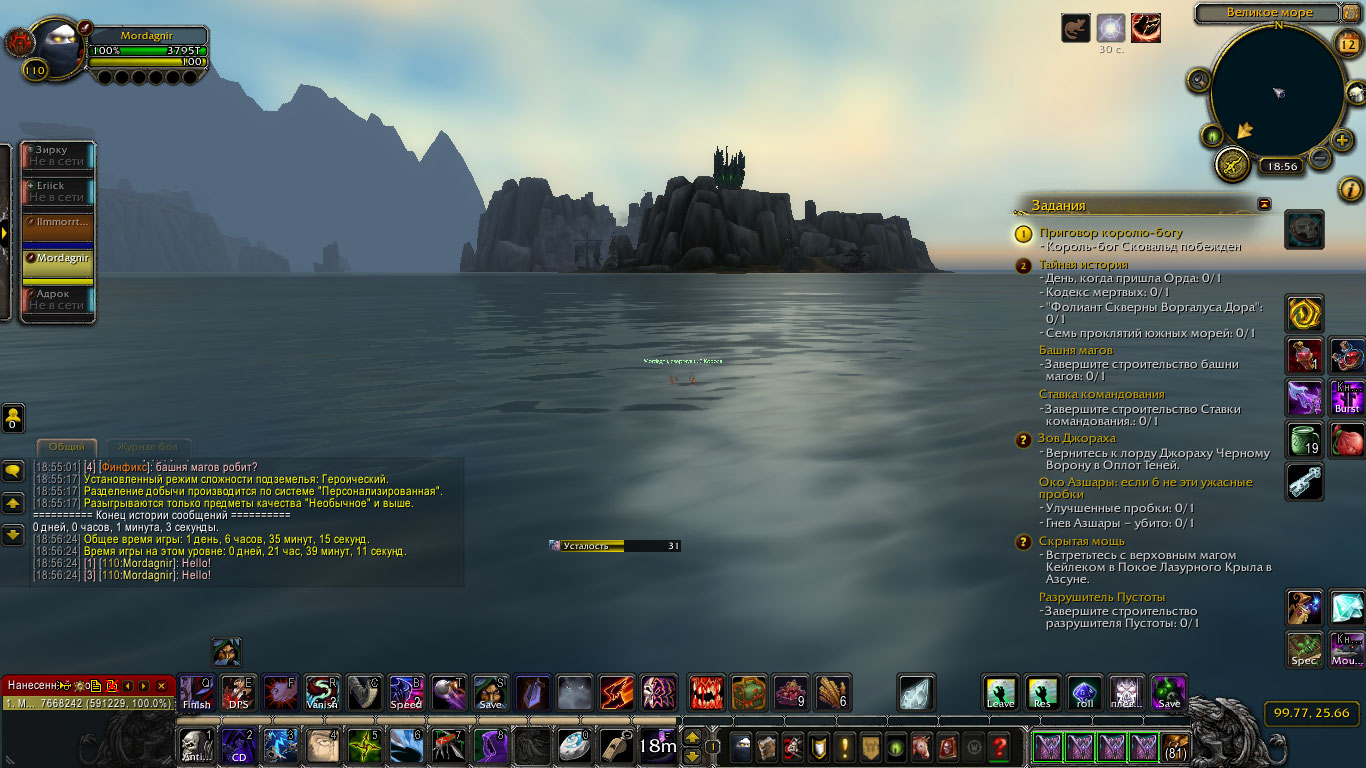This screenshot has height=768, width=1366.
Task: Click Mordagnir's player portrait
Action: [62, 48]
